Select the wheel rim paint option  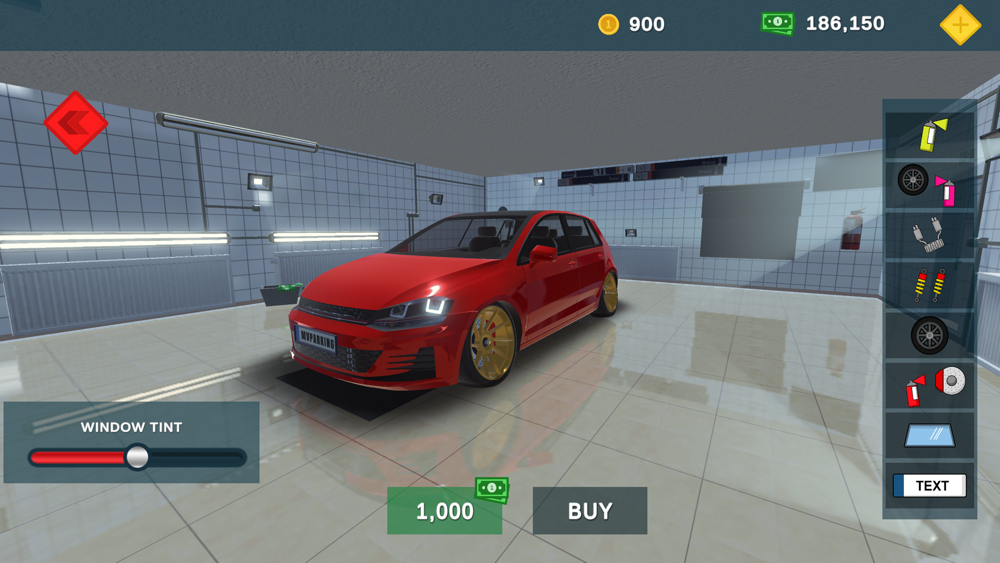point(929,183)
